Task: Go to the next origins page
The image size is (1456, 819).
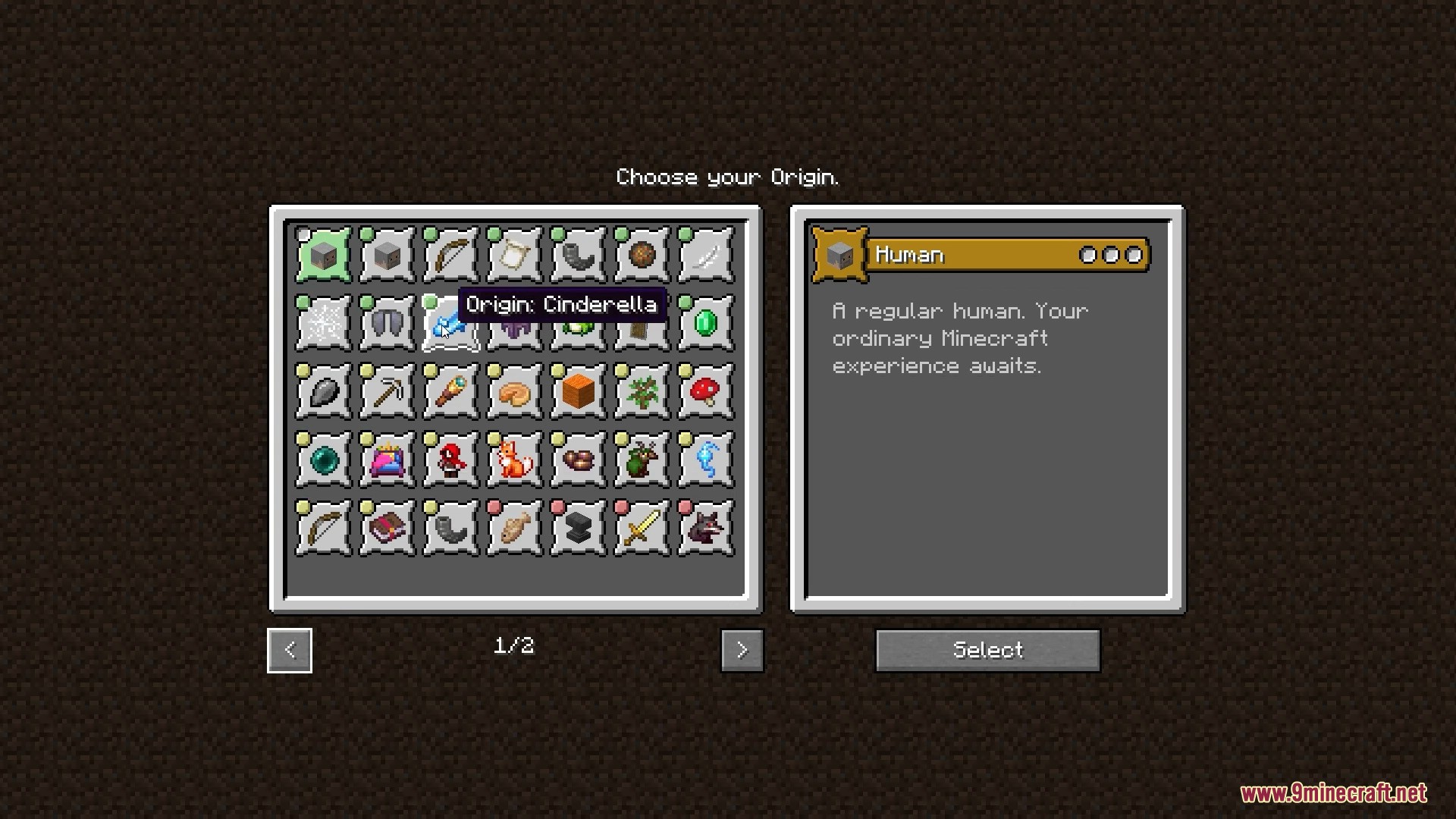Action: (742, 650)
